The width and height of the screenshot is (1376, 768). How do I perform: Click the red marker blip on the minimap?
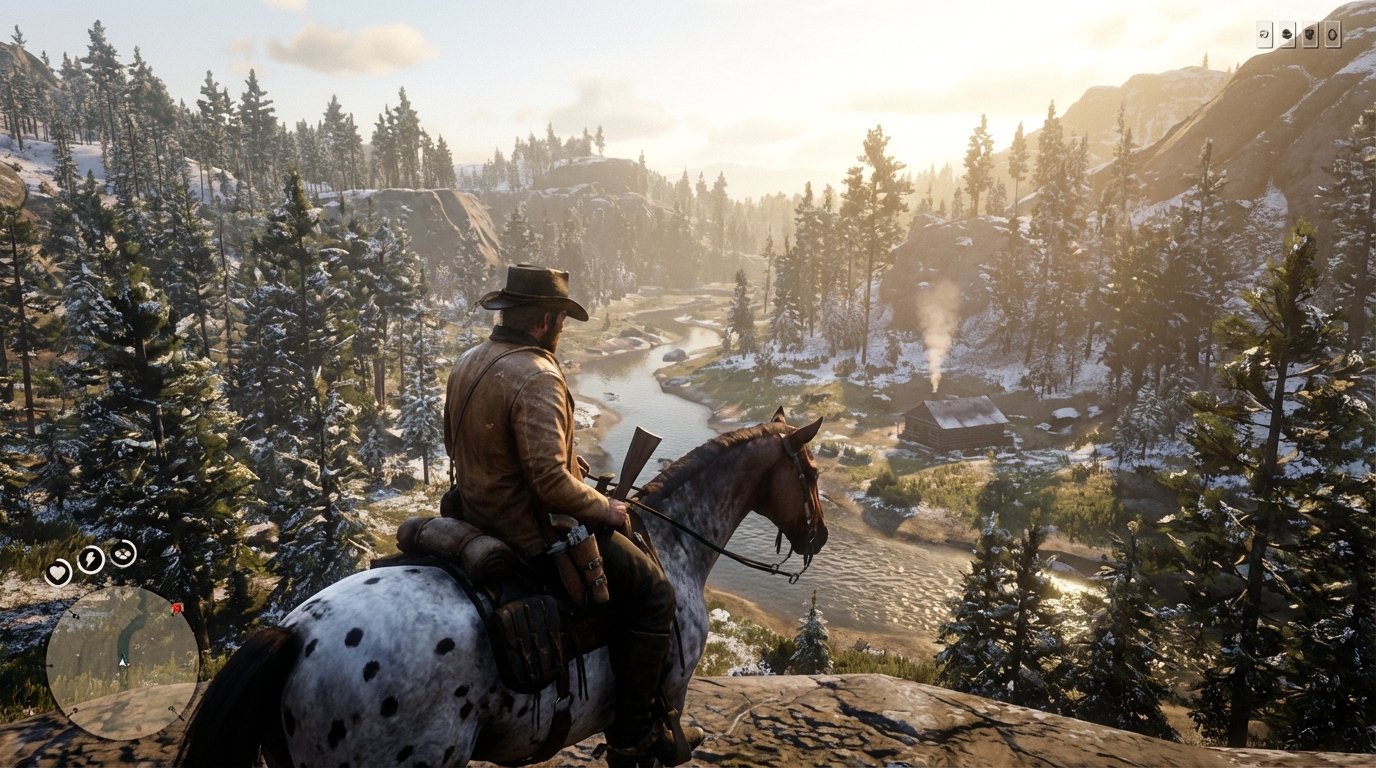[175, 609]
